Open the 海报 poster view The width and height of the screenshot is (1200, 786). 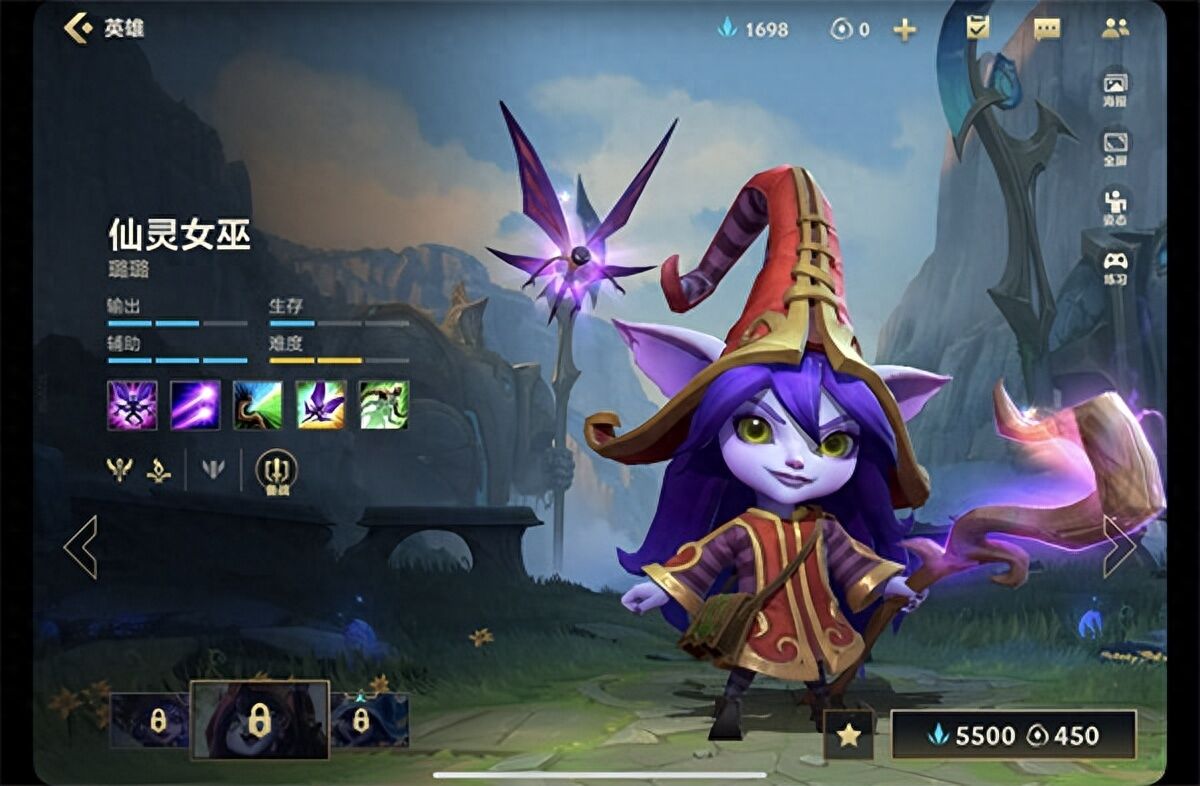click(1115, 88)
